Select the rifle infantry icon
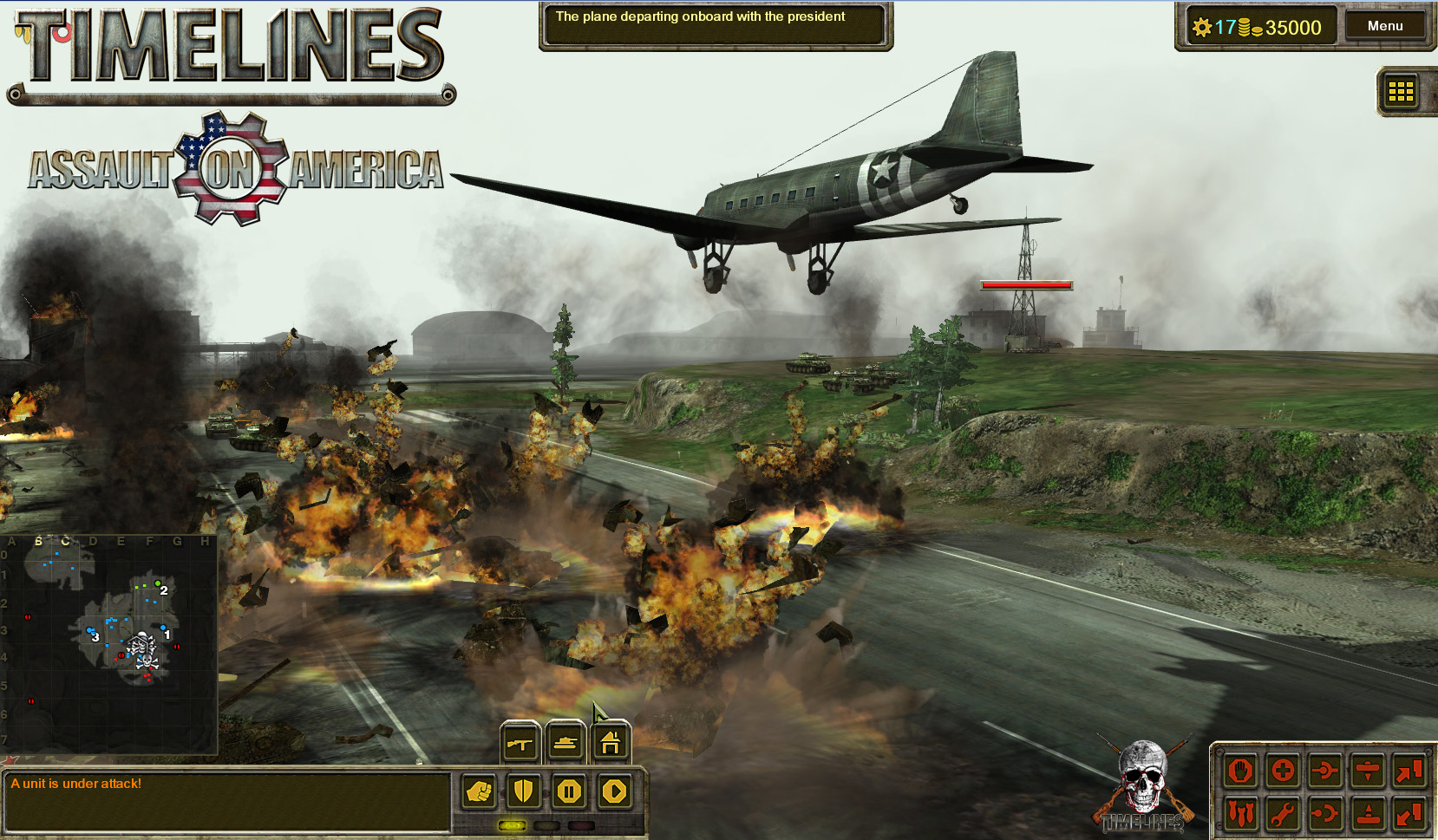 [x=520, y=744]
